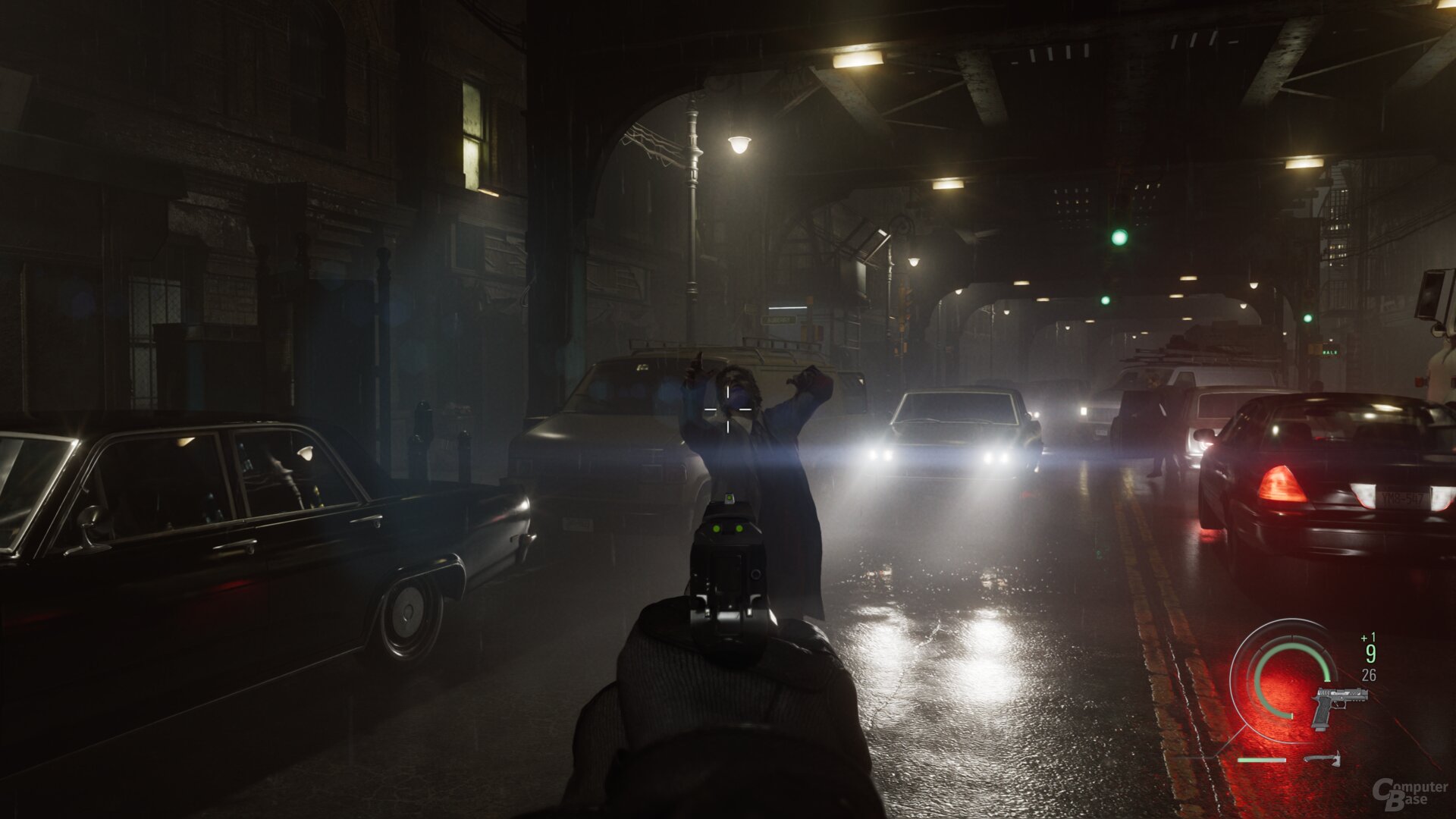Click the loaded ammo number 9
The image size is (1456, 819).
(x=1371, y=654)
